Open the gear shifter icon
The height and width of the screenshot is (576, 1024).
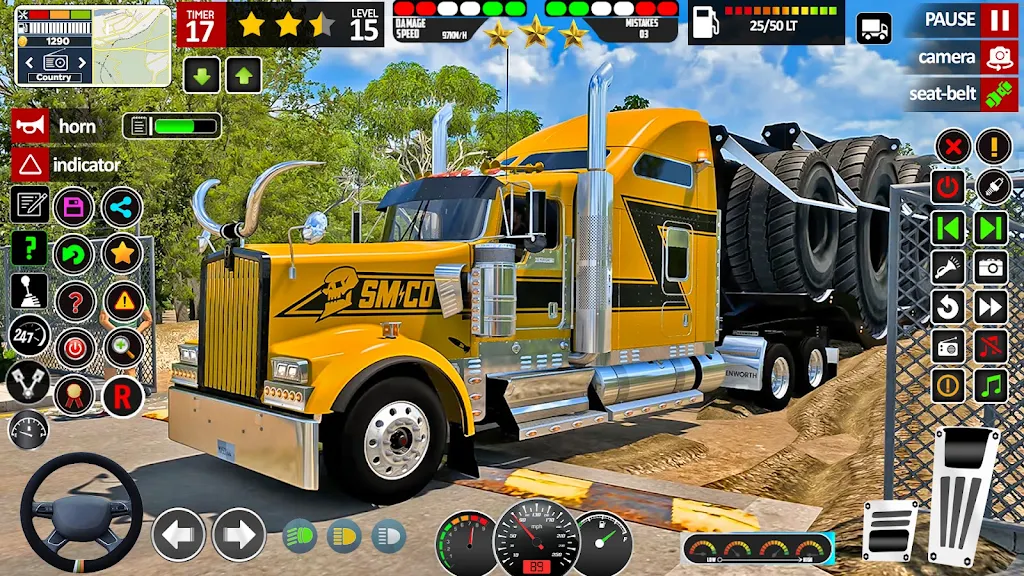click(29, 291)
